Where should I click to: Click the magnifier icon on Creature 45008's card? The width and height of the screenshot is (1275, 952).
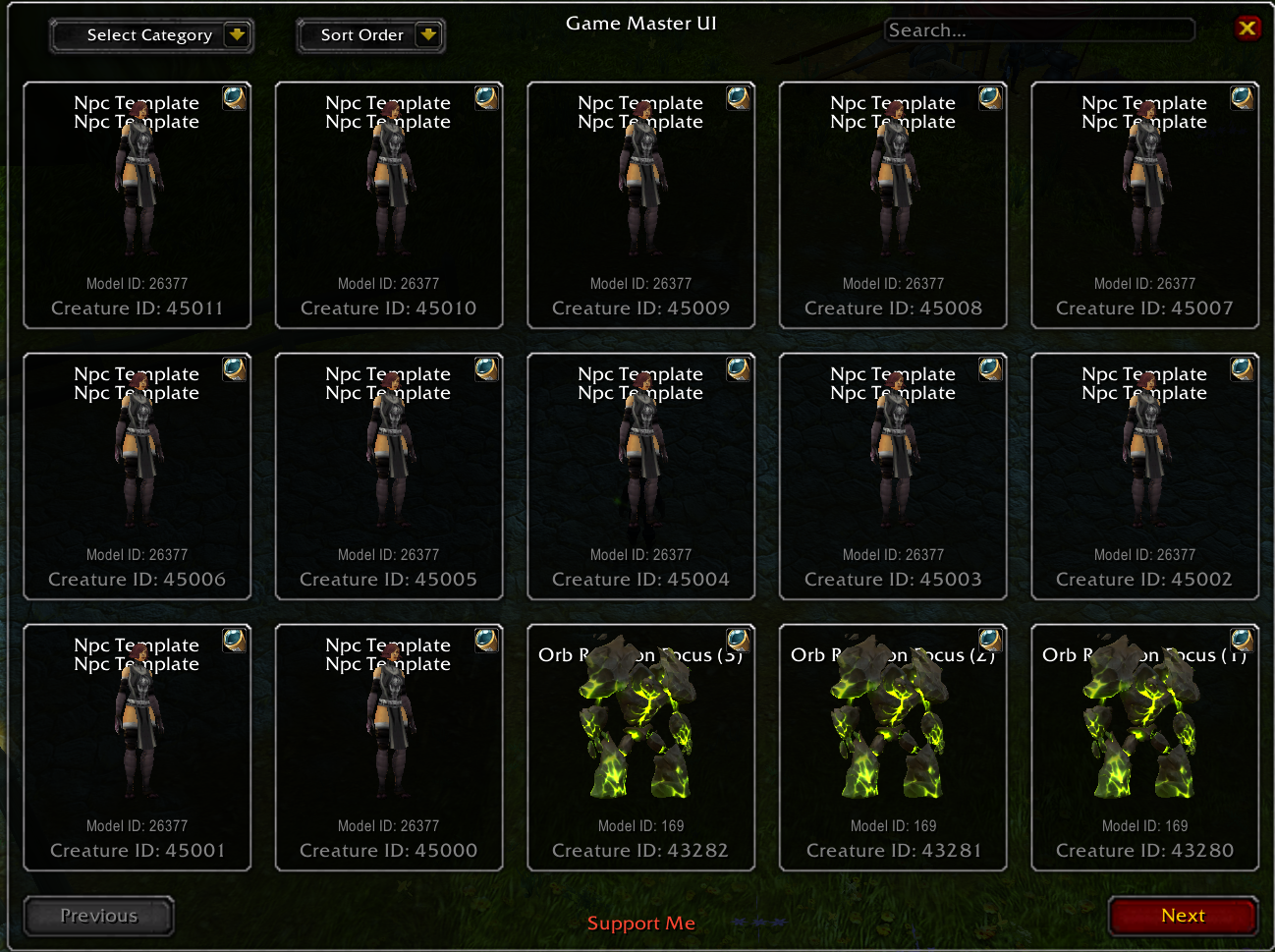pyautogui.click(x=990, y=97)
